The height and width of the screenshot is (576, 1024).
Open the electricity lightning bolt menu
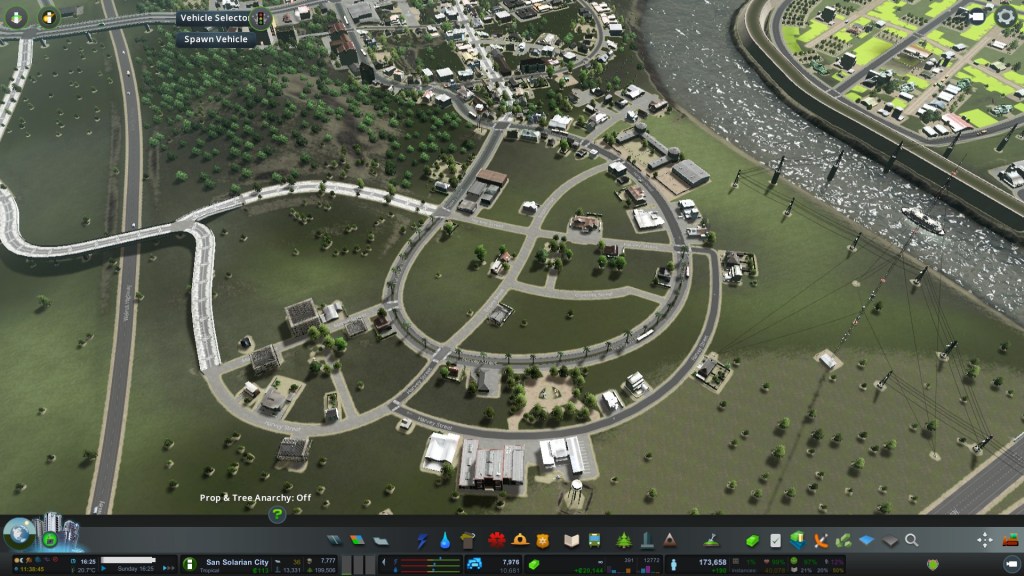[422, 540]
